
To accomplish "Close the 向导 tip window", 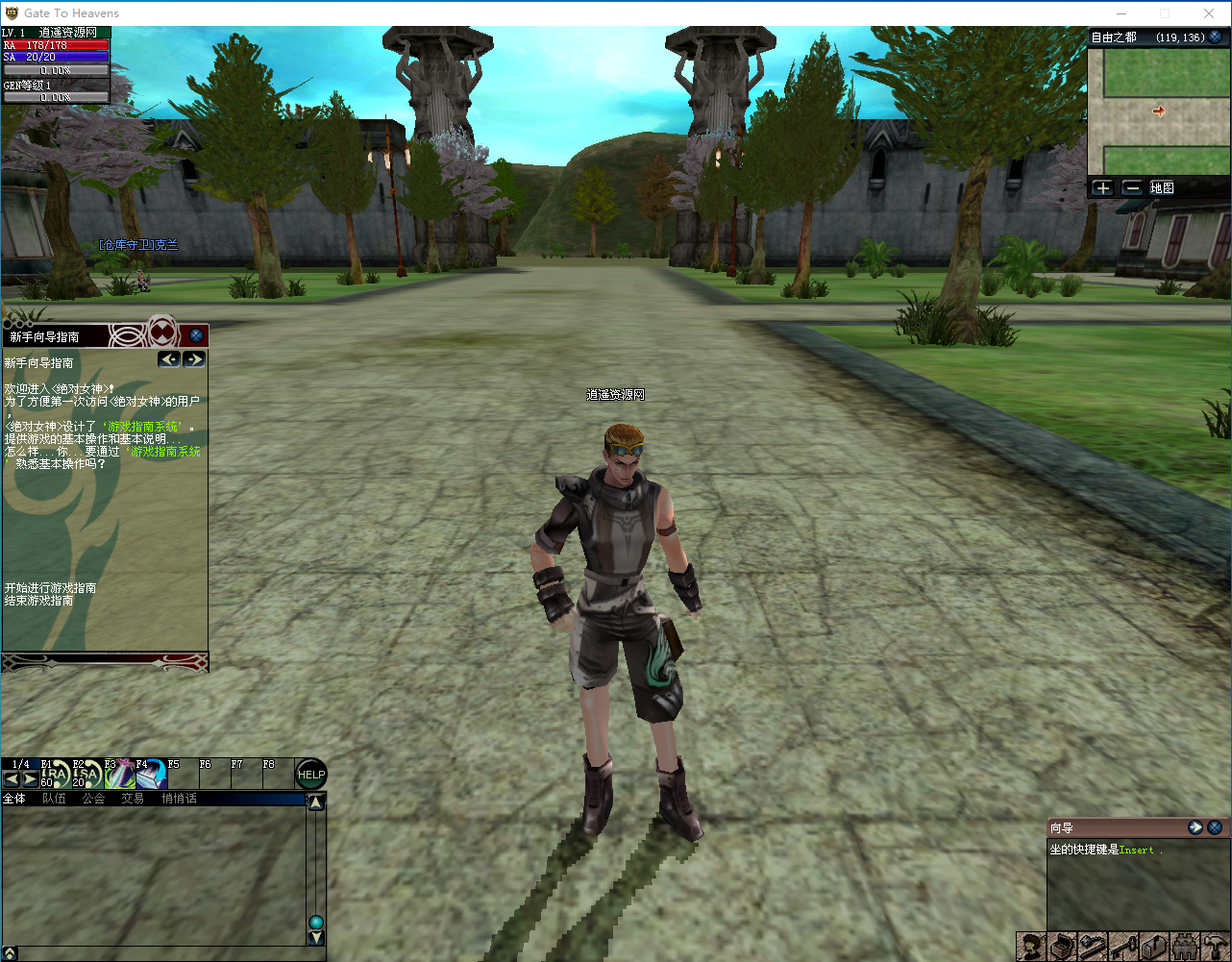I will (x=1215, y=827).
